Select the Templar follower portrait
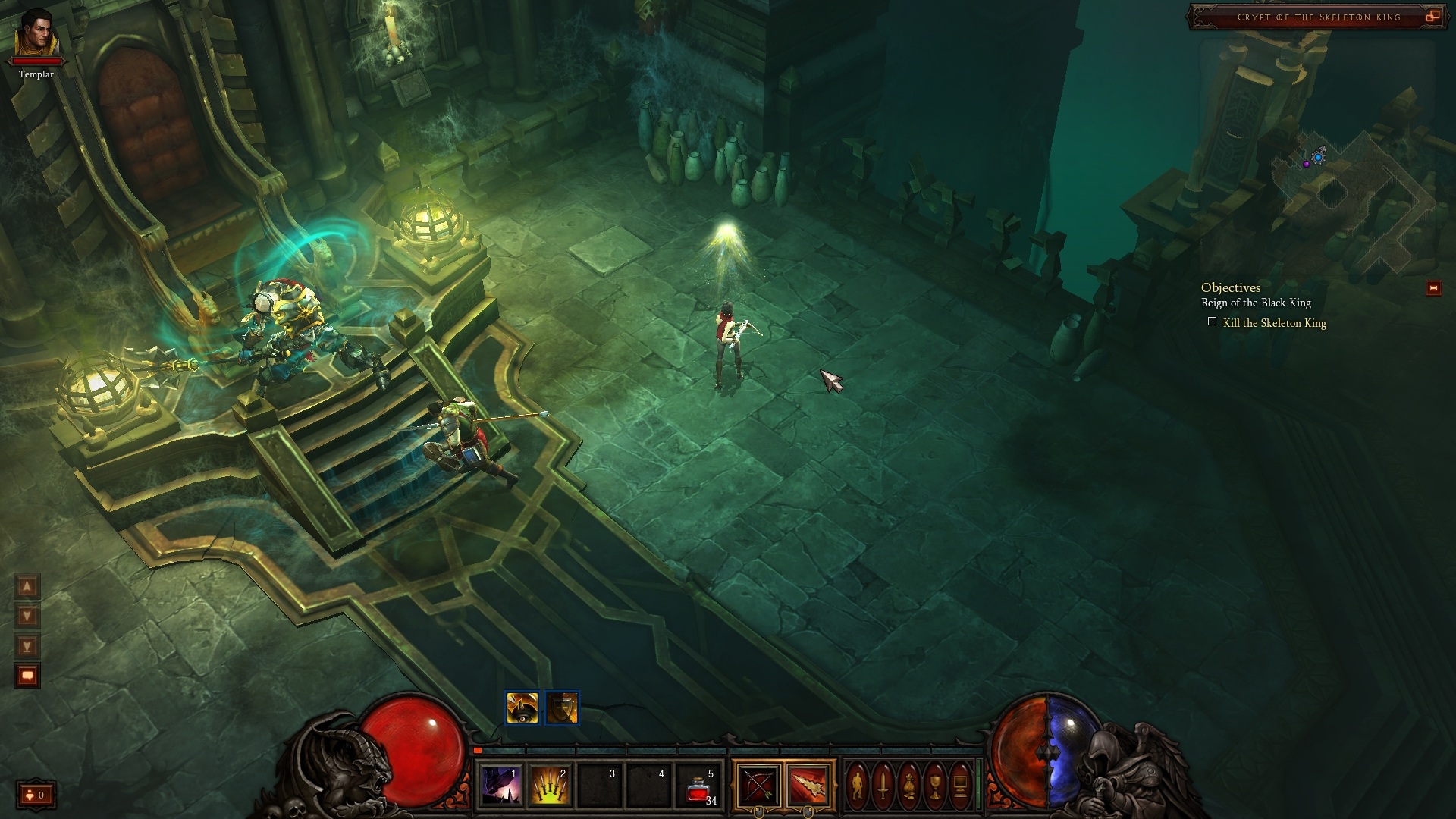 coord(36,34)
